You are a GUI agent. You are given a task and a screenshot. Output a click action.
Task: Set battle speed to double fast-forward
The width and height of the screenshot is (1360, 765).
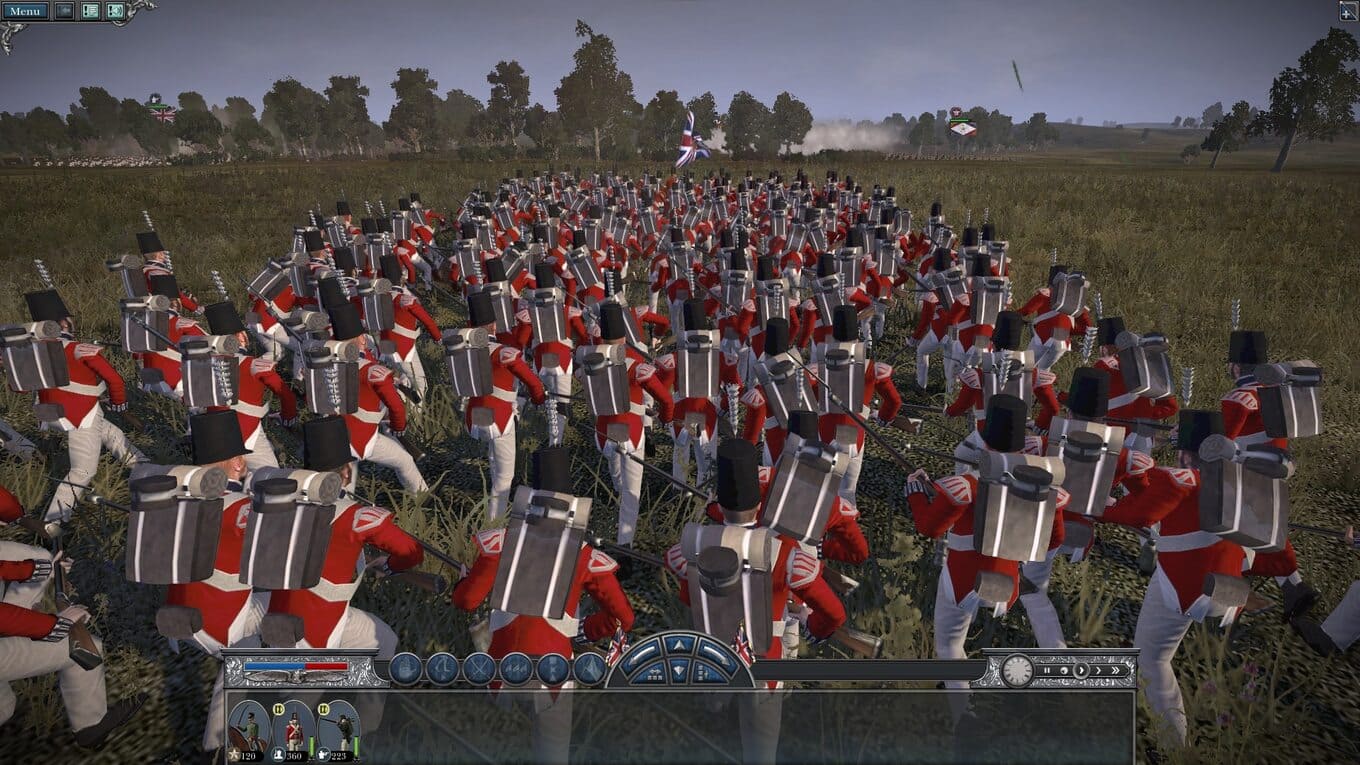click(1116, 670)
